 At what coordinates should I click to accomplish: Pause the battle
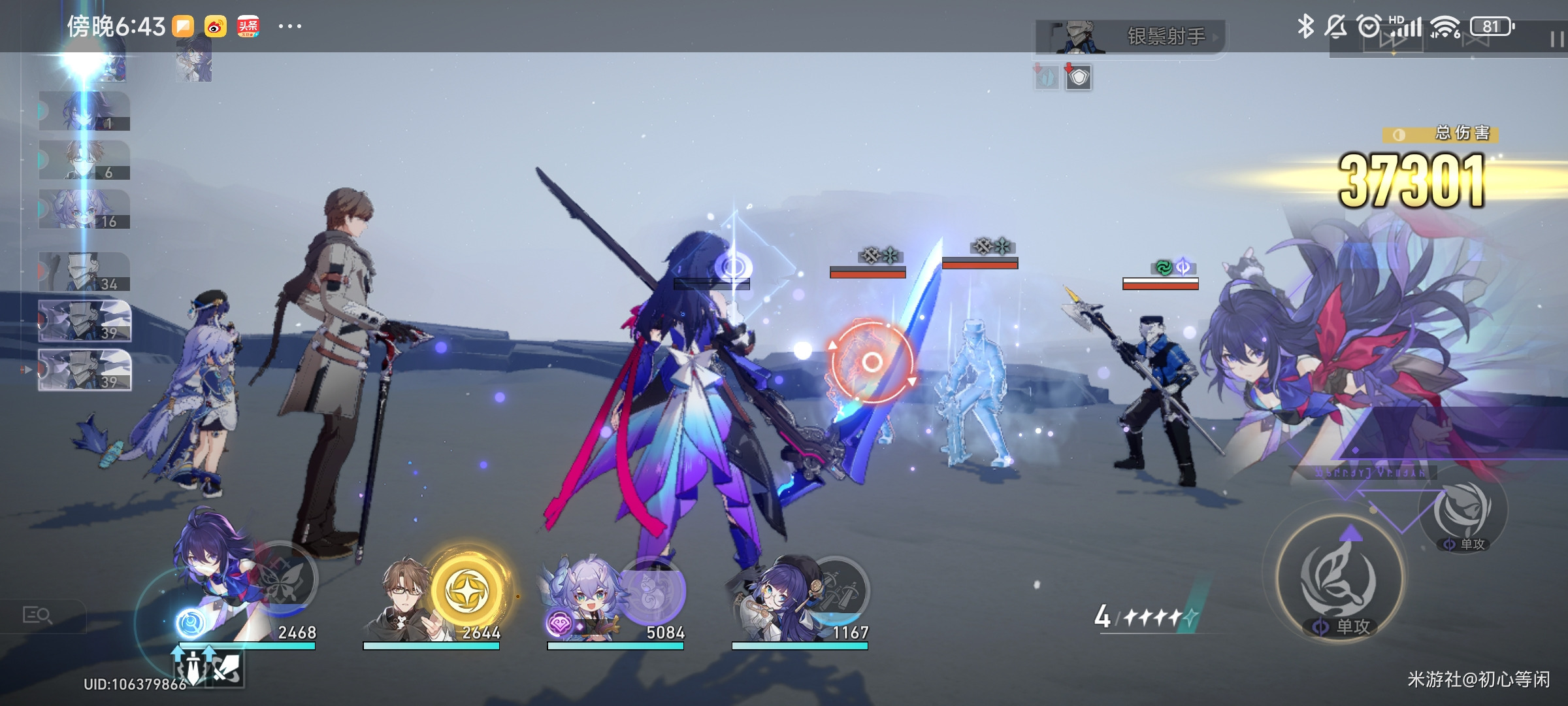point(1556,39)
